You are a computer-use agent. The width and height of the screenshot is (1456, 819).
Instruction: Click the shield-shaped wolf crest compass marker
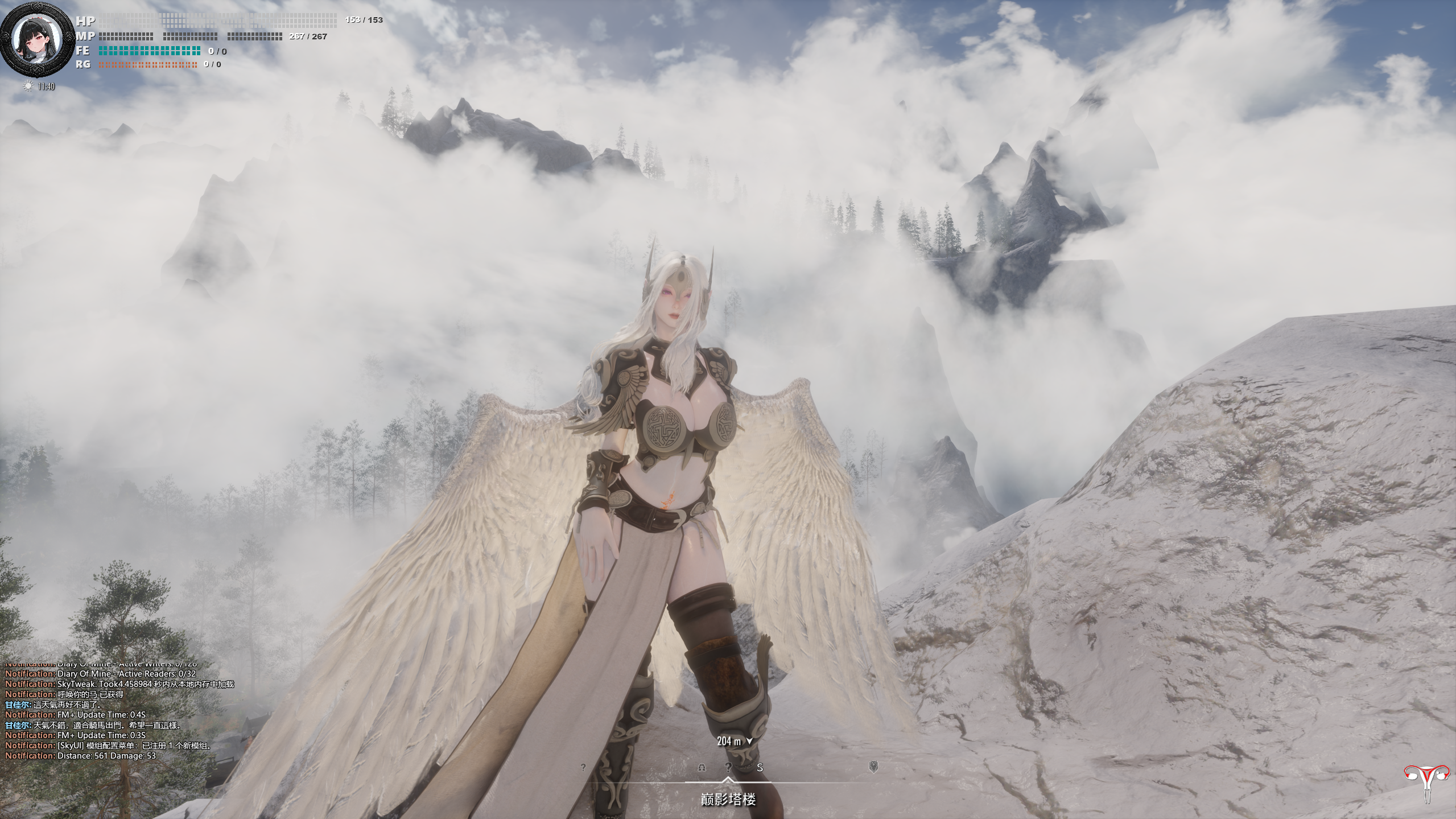(873, 767)
